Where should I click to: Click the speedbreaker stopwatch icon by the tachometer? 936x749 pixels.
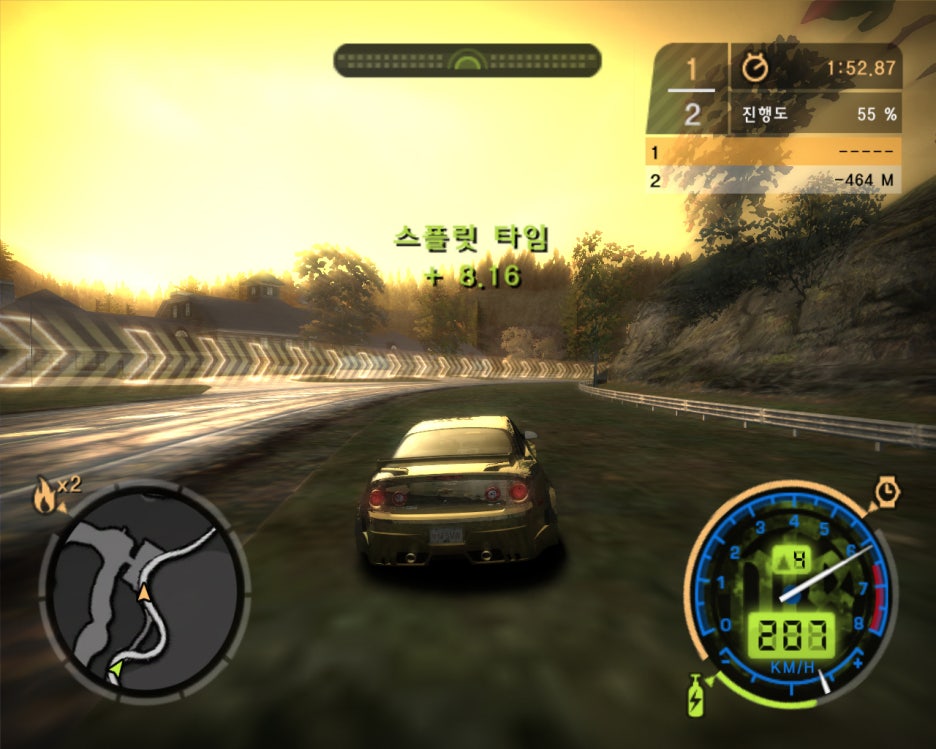point(888,492)
